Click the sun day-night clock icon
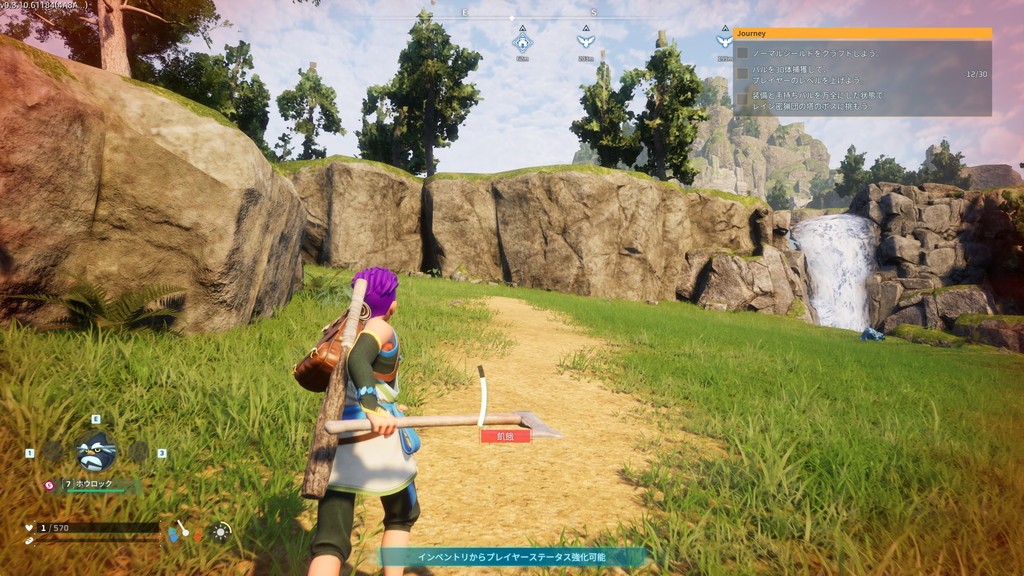The image size is (1024, 576). (221, 532)
